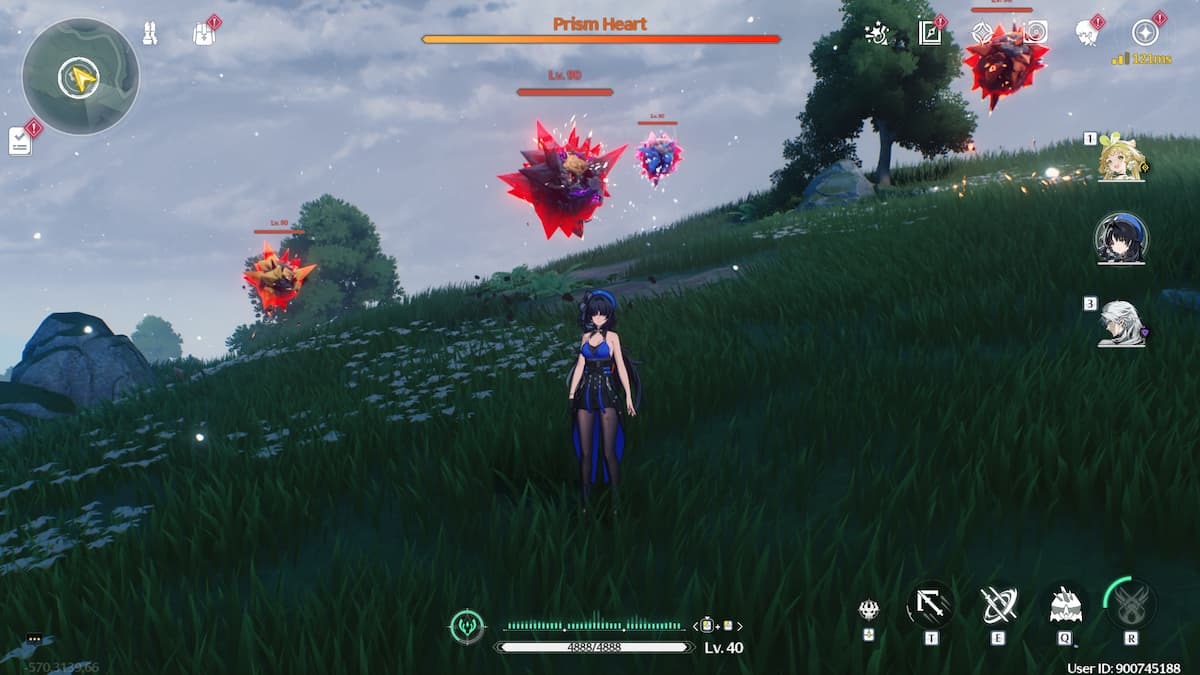Screen dimensions: 1200x675
Task: Activate the crossed swords resonance skill
Action: click(998, 605)
